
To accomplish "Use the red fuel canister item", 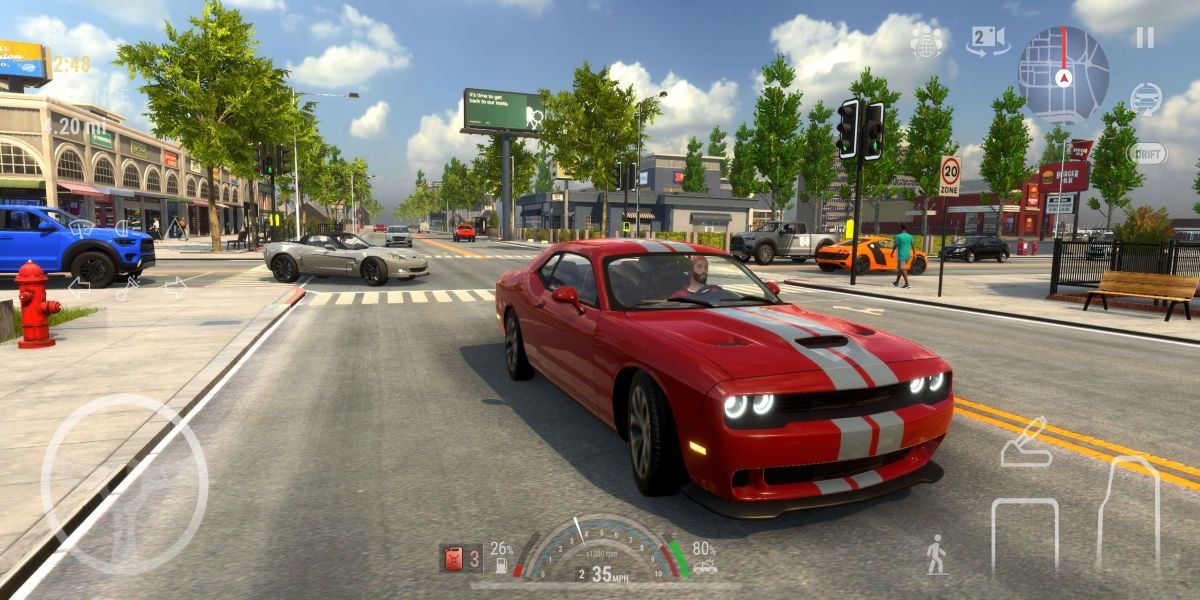I will [453, 558].
